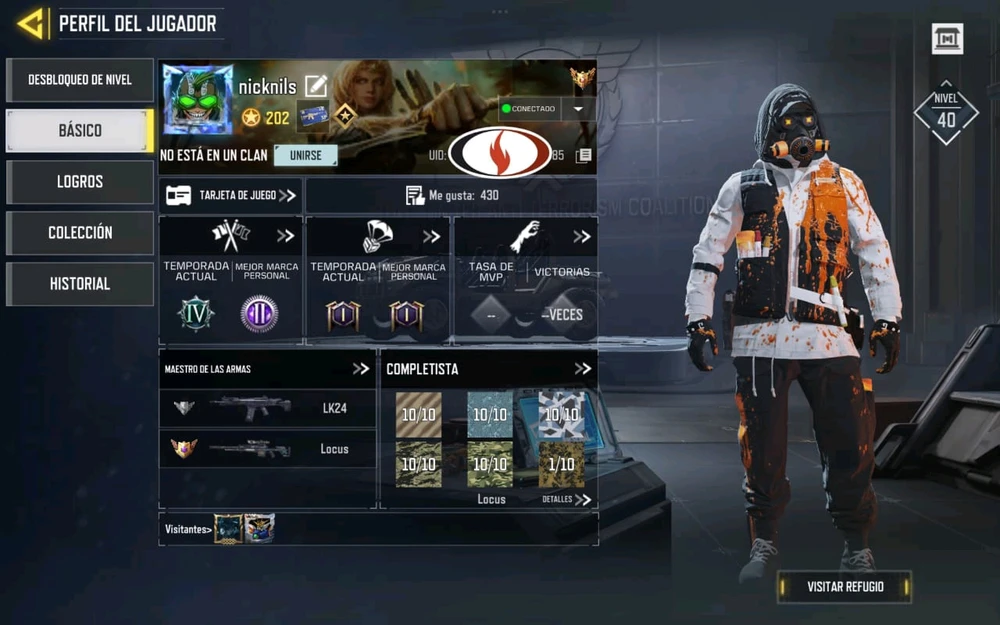The height and width of the screenshot is (625, 1000).
Task: Select the Básico tab
Action: click(x=80, y=130)
